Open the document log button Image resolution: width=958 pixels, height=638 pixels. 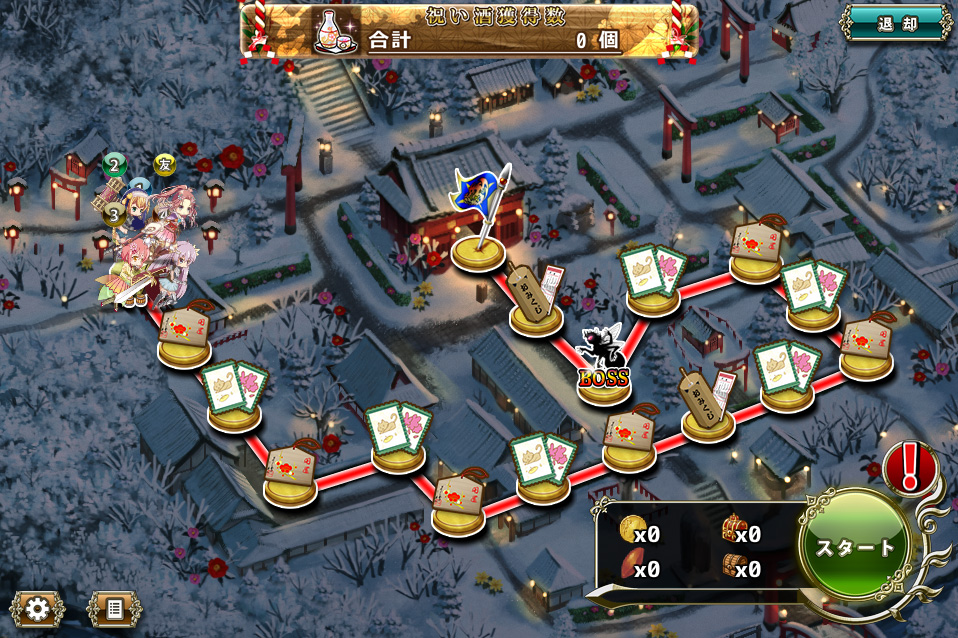[114, 607]
